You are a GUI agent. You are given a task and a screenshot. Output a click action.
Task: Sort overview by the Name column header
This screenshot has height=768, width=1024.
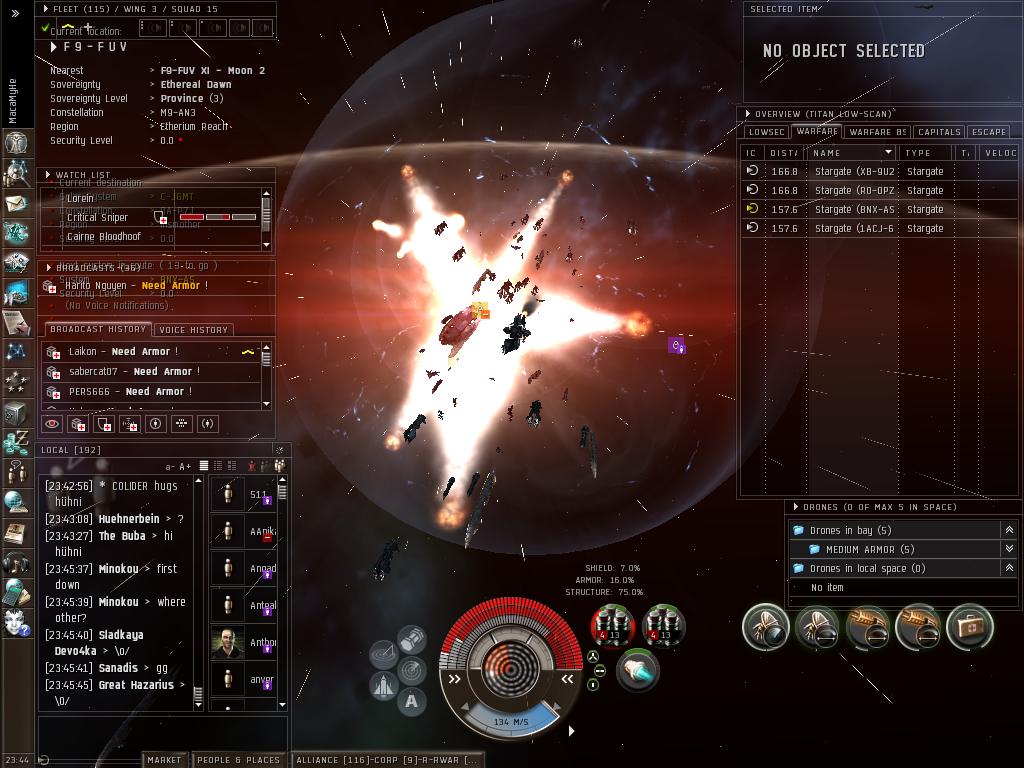852,153
